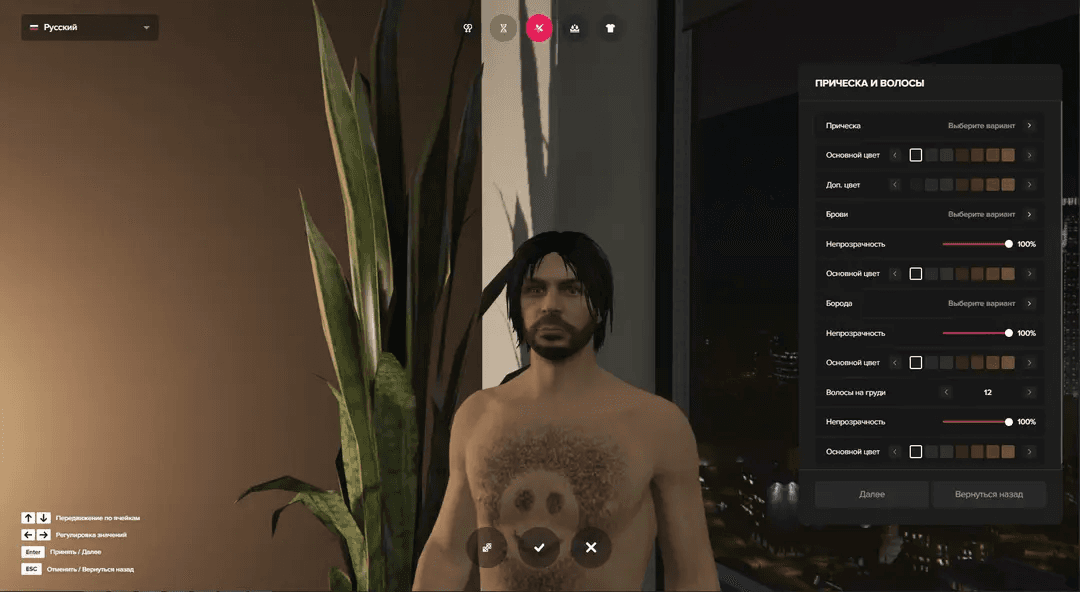Adjust the eyebrows Непрозрачность slider

[1008, 244]
